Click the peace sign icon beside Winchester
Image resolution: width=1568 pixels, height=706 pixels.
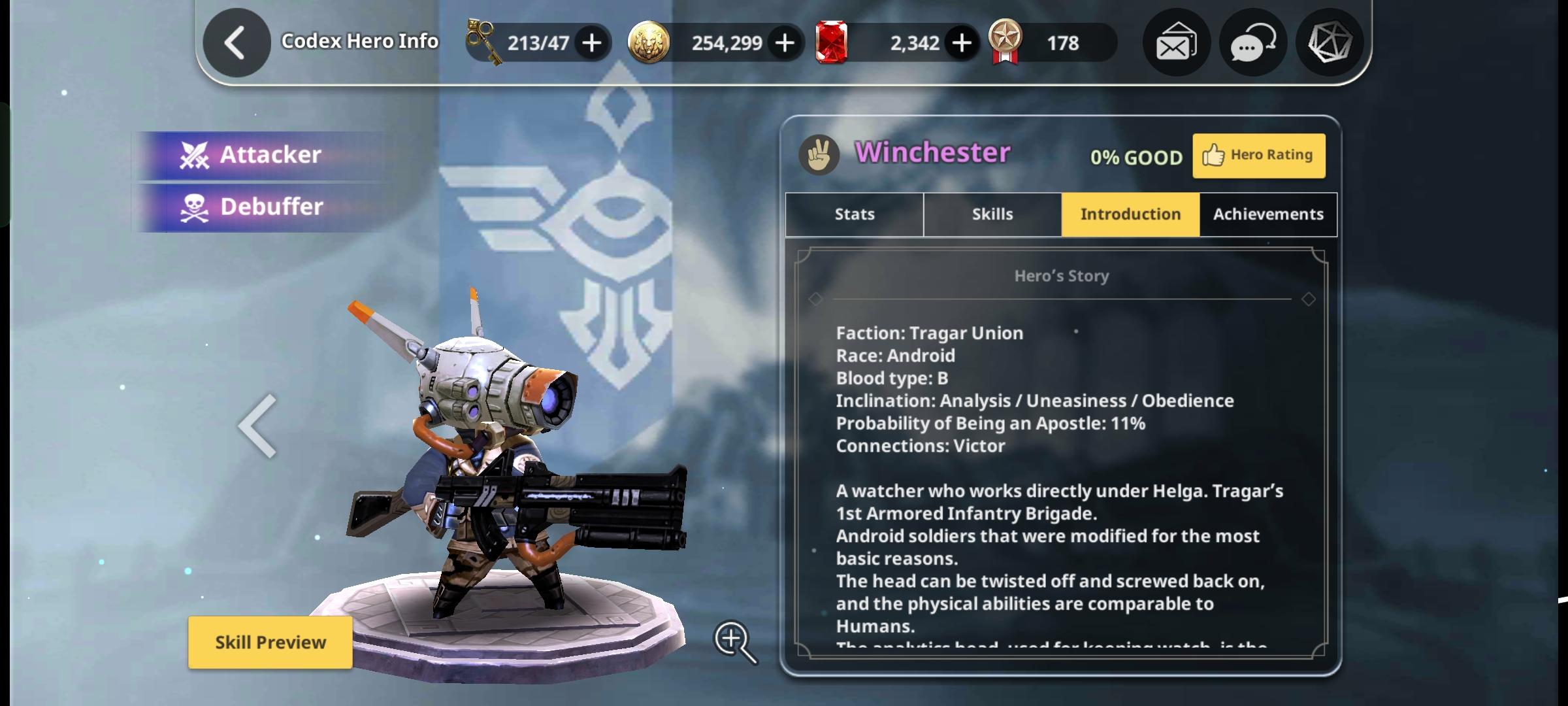point(819,154)
